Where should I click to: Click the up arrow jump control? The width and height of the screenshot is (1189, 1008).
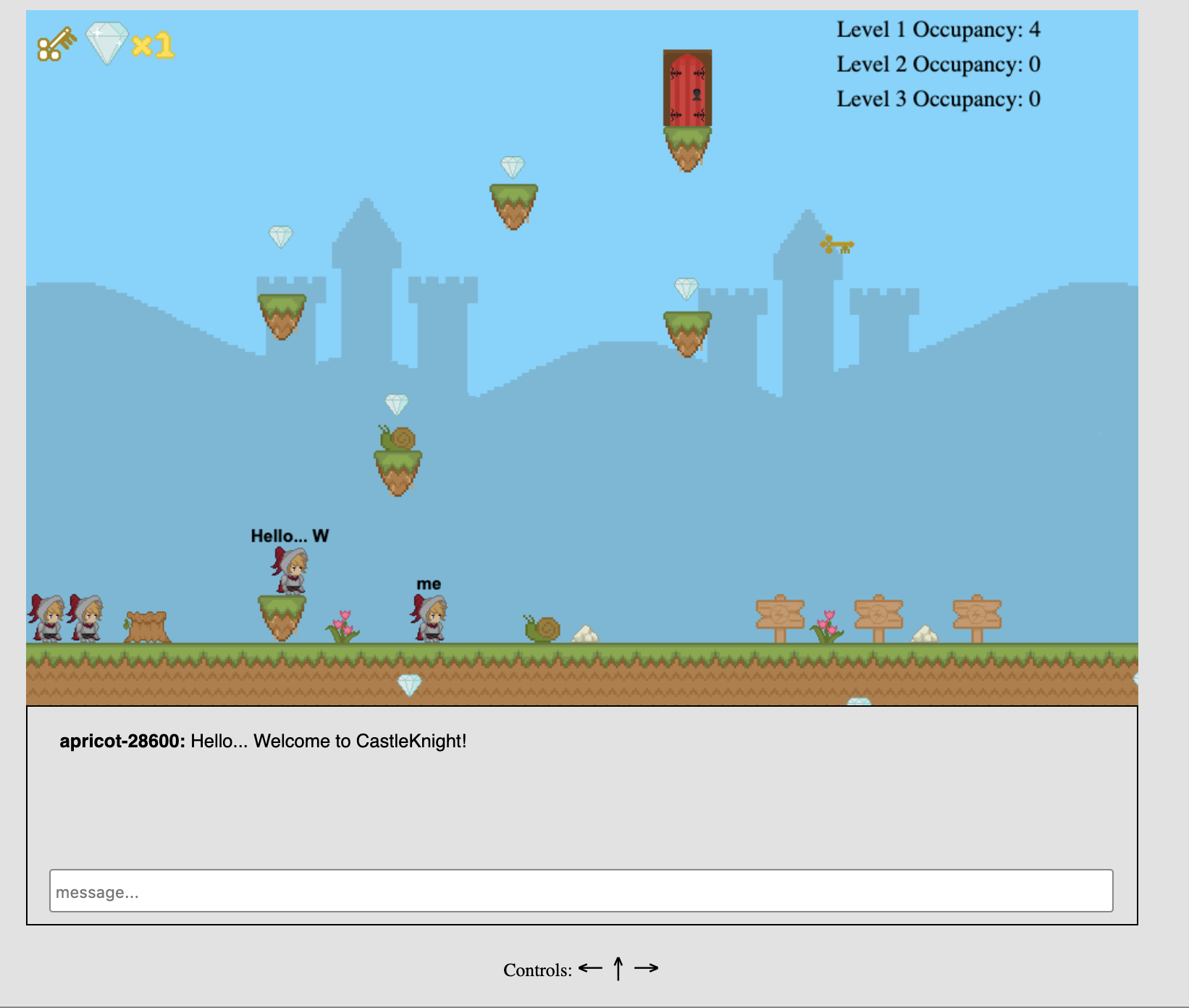pos(618,967)
